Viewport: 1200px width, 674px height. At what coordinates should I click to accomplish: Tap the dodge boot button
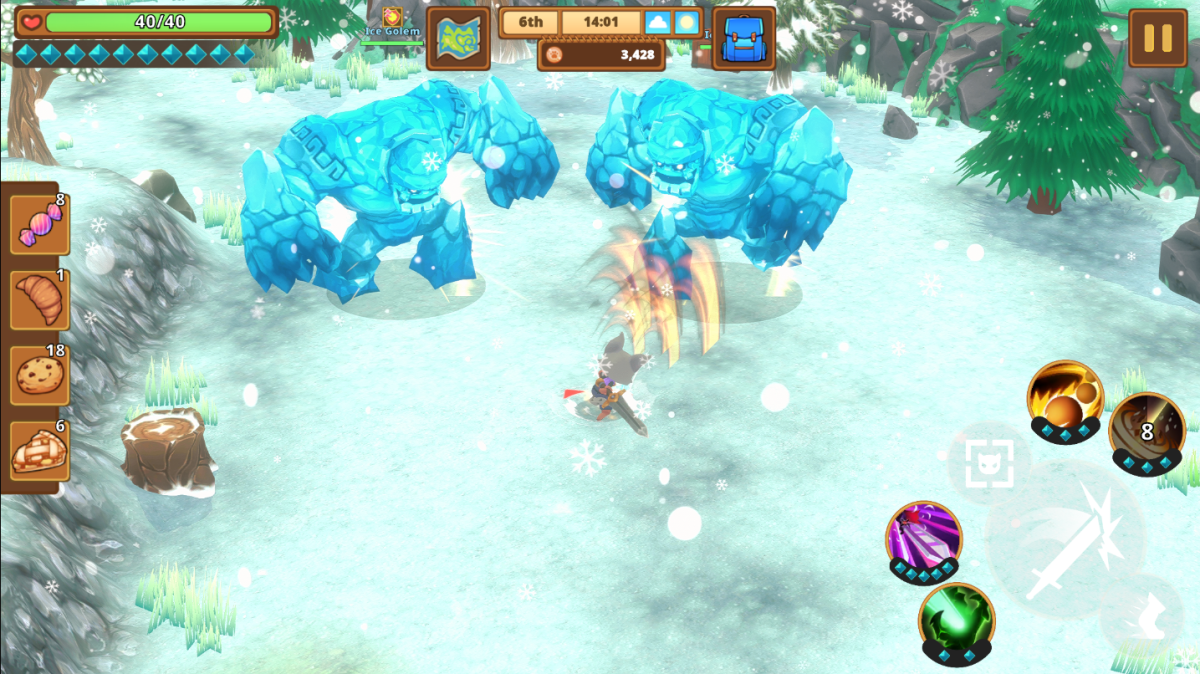[1141, 614]
